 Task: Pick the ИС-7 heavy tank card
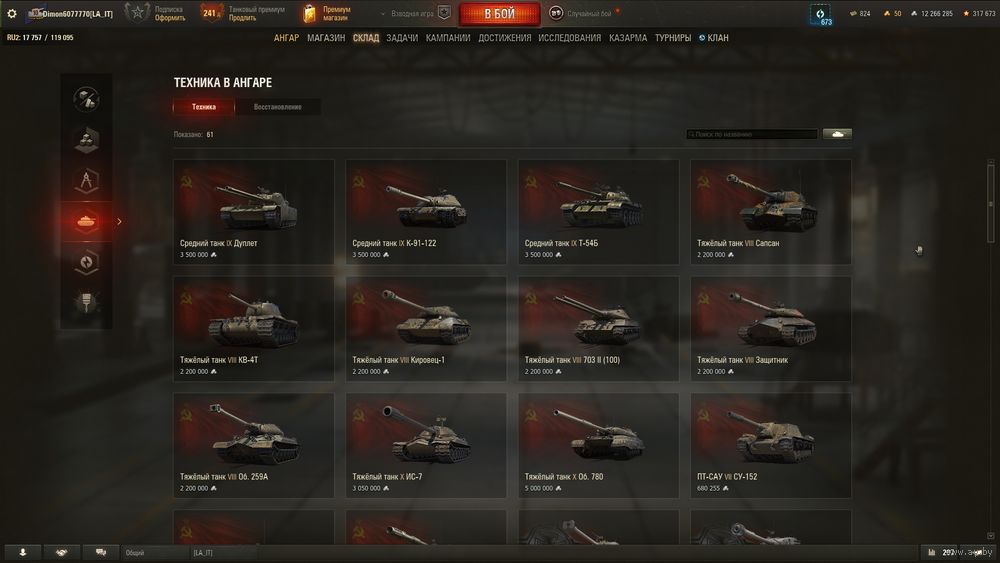[x=426, y=445]
